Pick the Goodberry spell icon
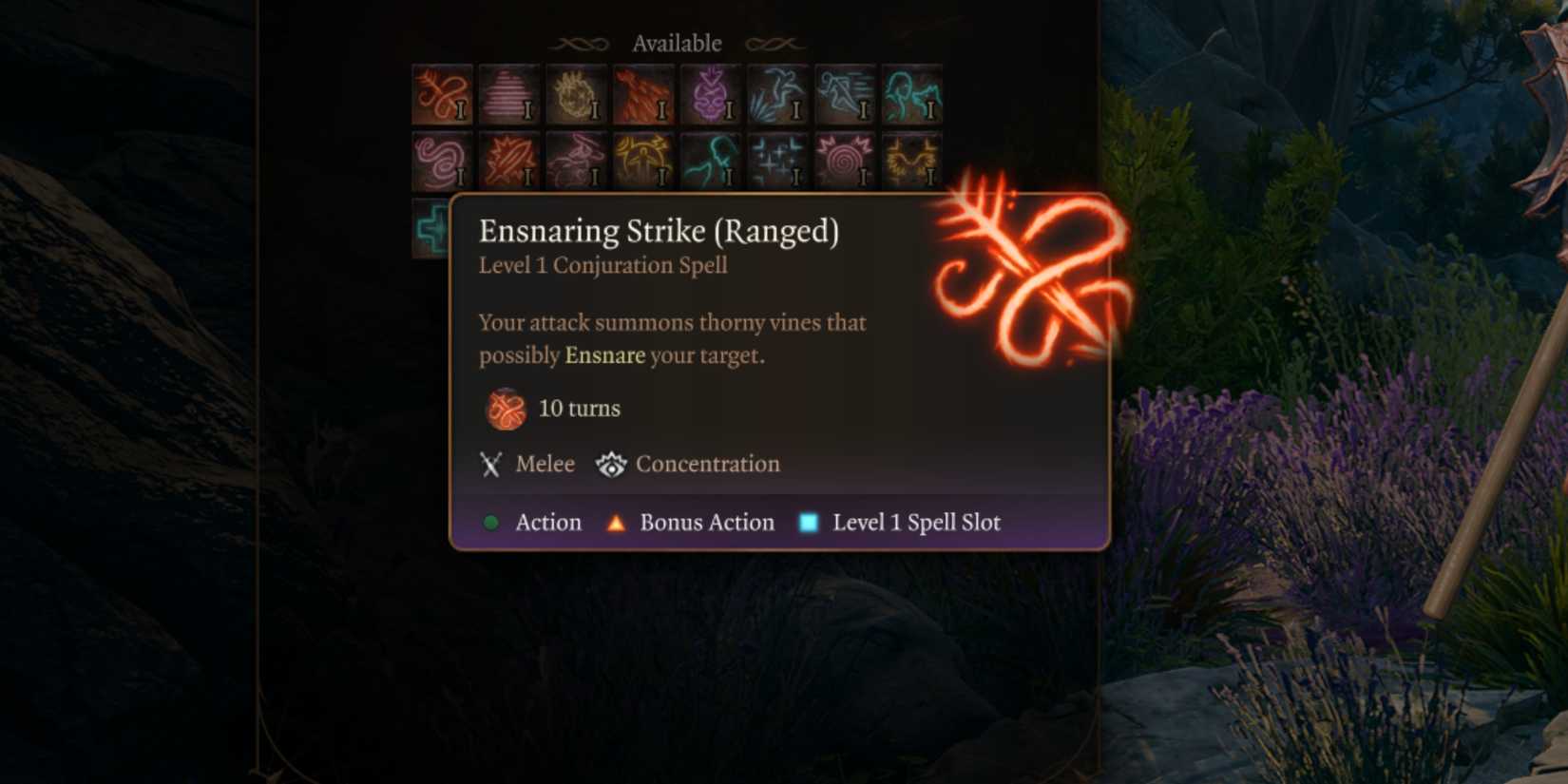Viewport: 1568px width, 784px height. click(575, 95)
